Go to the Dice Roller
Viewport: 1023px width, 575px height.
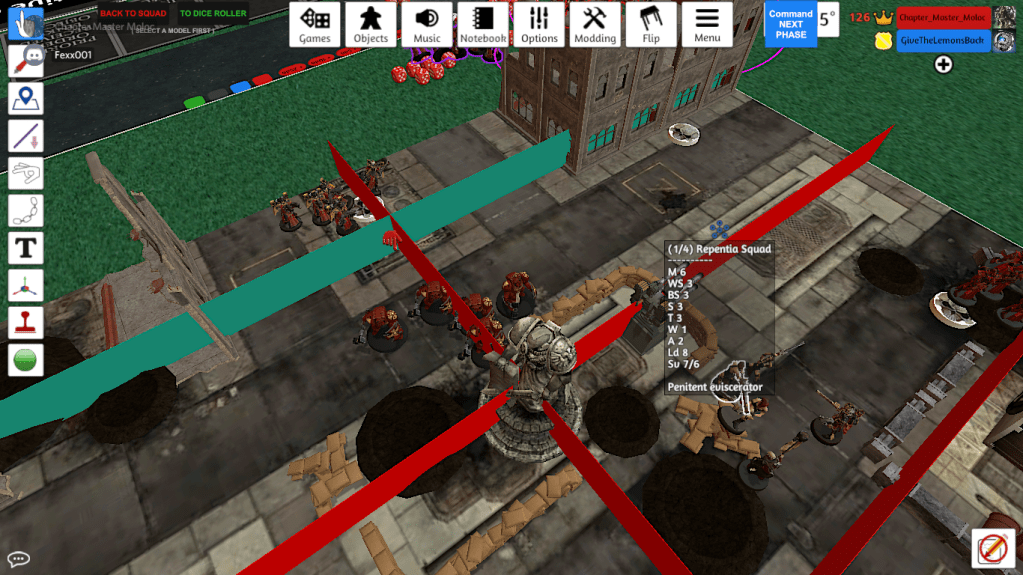(213, 13)
